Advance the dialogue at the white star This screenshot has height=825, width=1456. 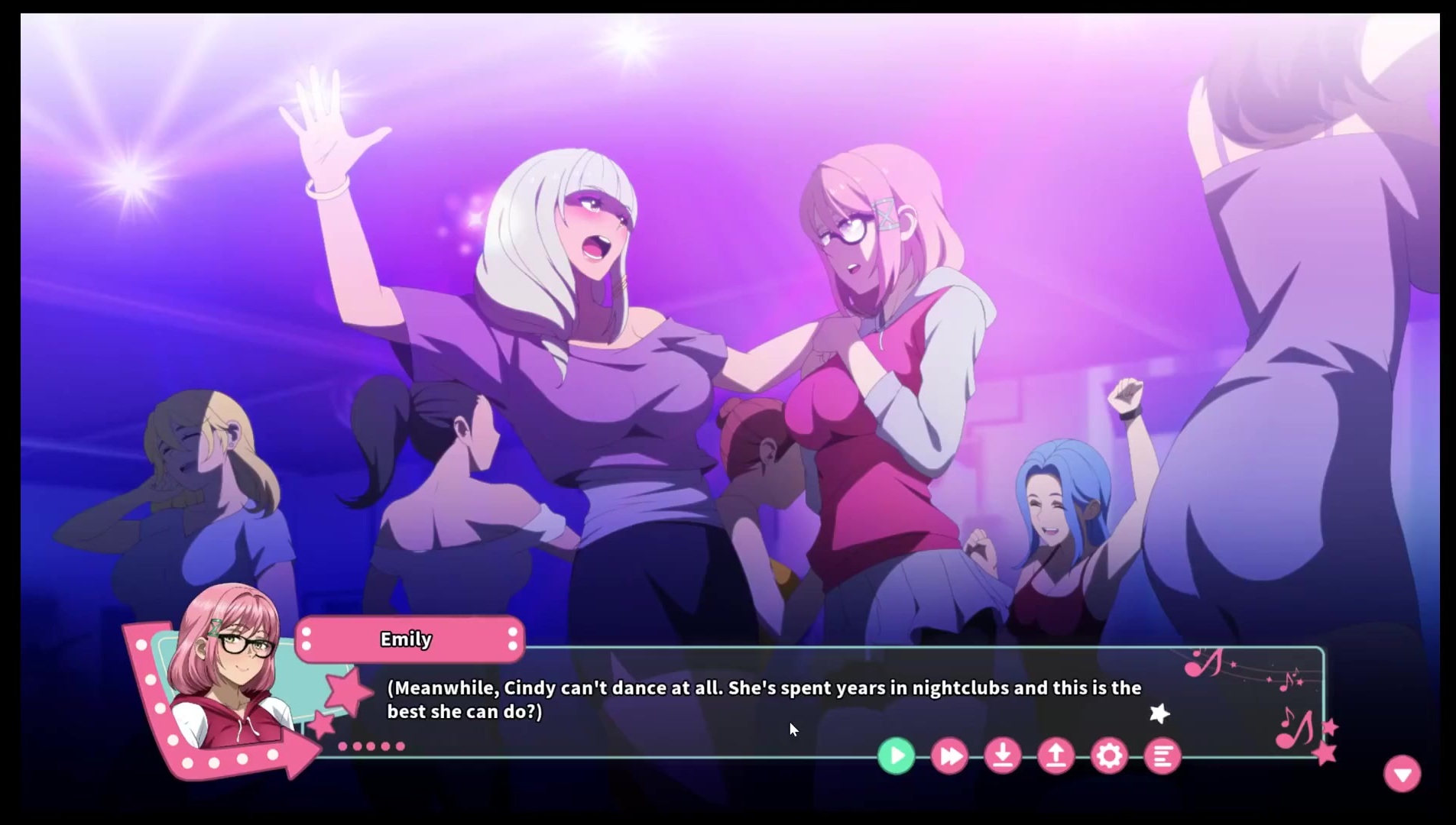click(1159, 713)
